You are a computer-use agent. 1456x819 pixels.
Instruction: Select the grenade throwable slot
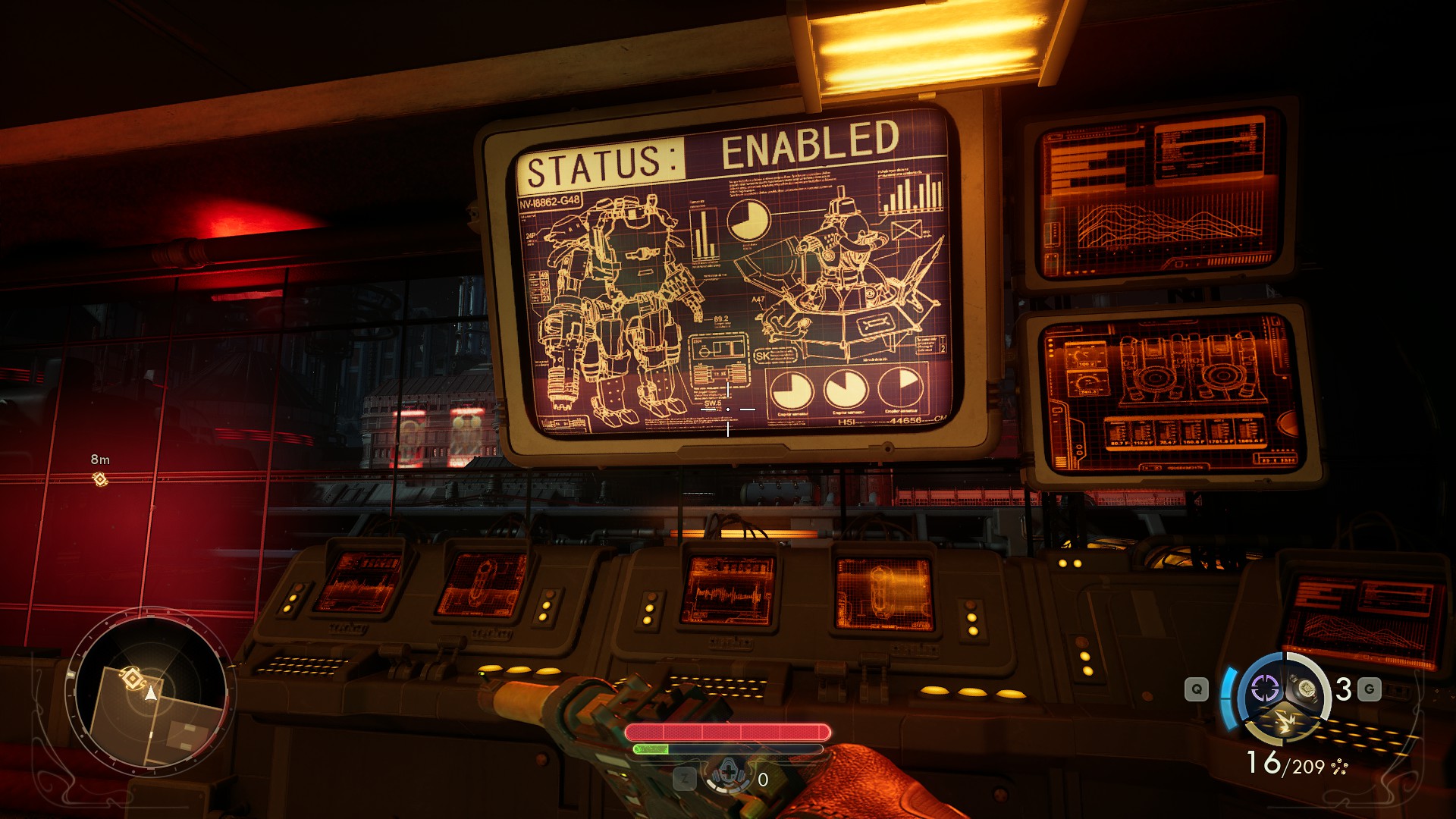(x=1306, y=688)
